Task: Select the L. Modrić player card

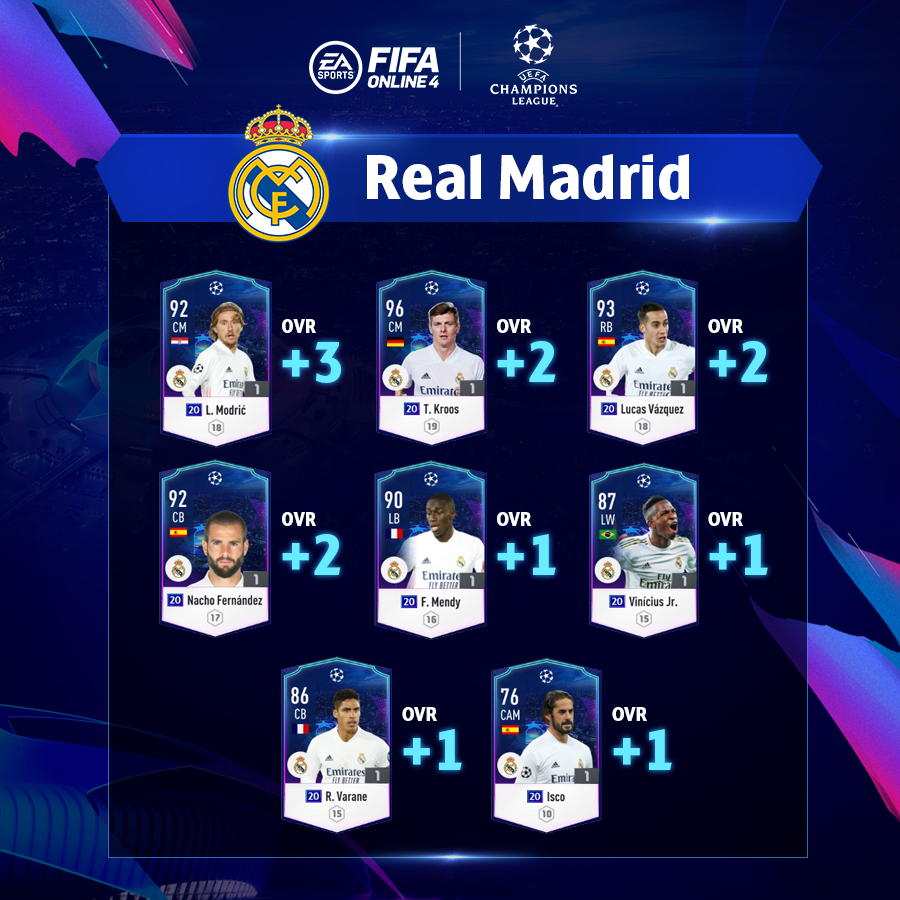Action: pyautogui.click(x=216, y=357)
